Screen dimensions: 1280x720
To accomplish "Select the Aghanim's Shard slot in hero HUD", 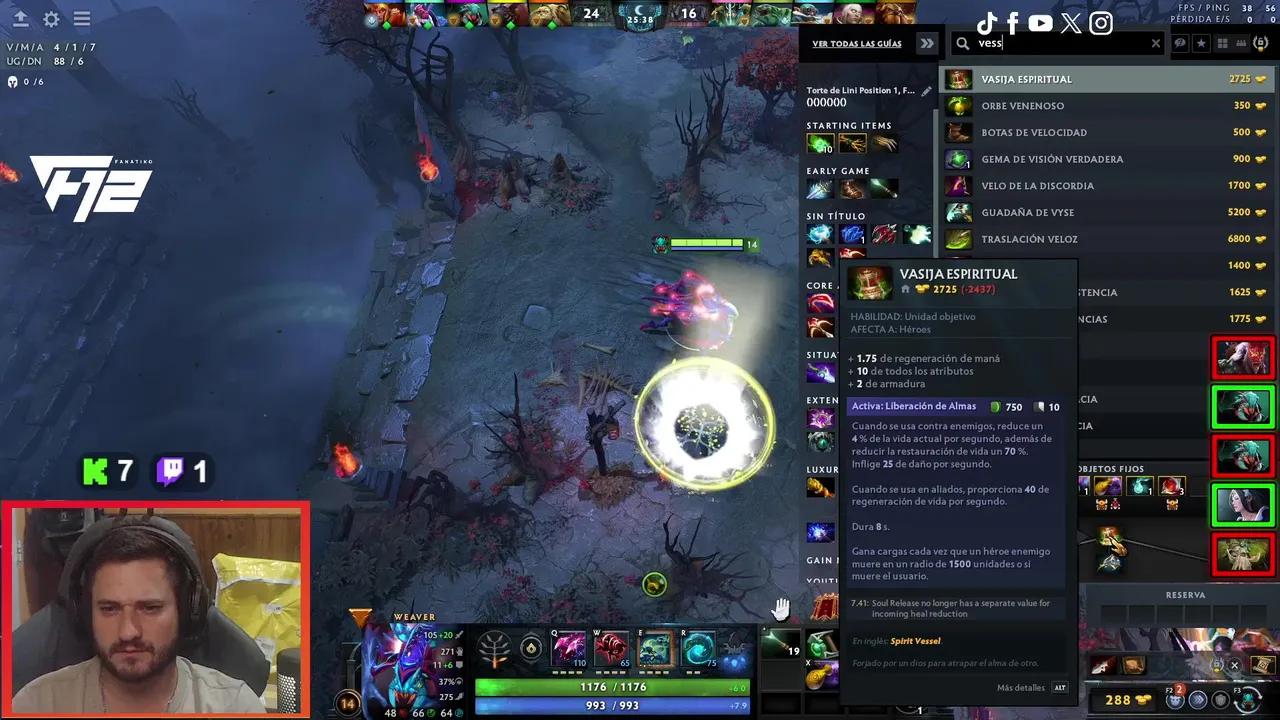I will (x=530, y=648).
